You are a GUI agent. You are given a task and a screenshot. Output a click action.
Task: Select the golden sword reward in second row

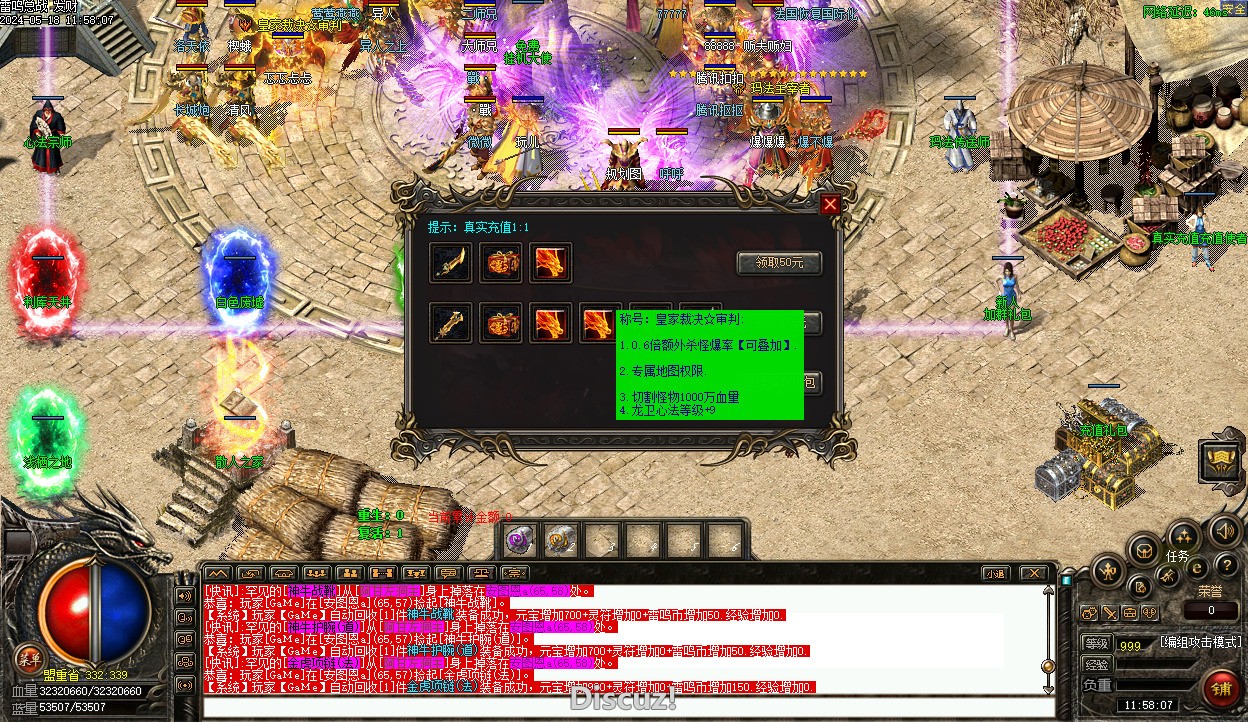pyautogui.click(x=450, y=324)
